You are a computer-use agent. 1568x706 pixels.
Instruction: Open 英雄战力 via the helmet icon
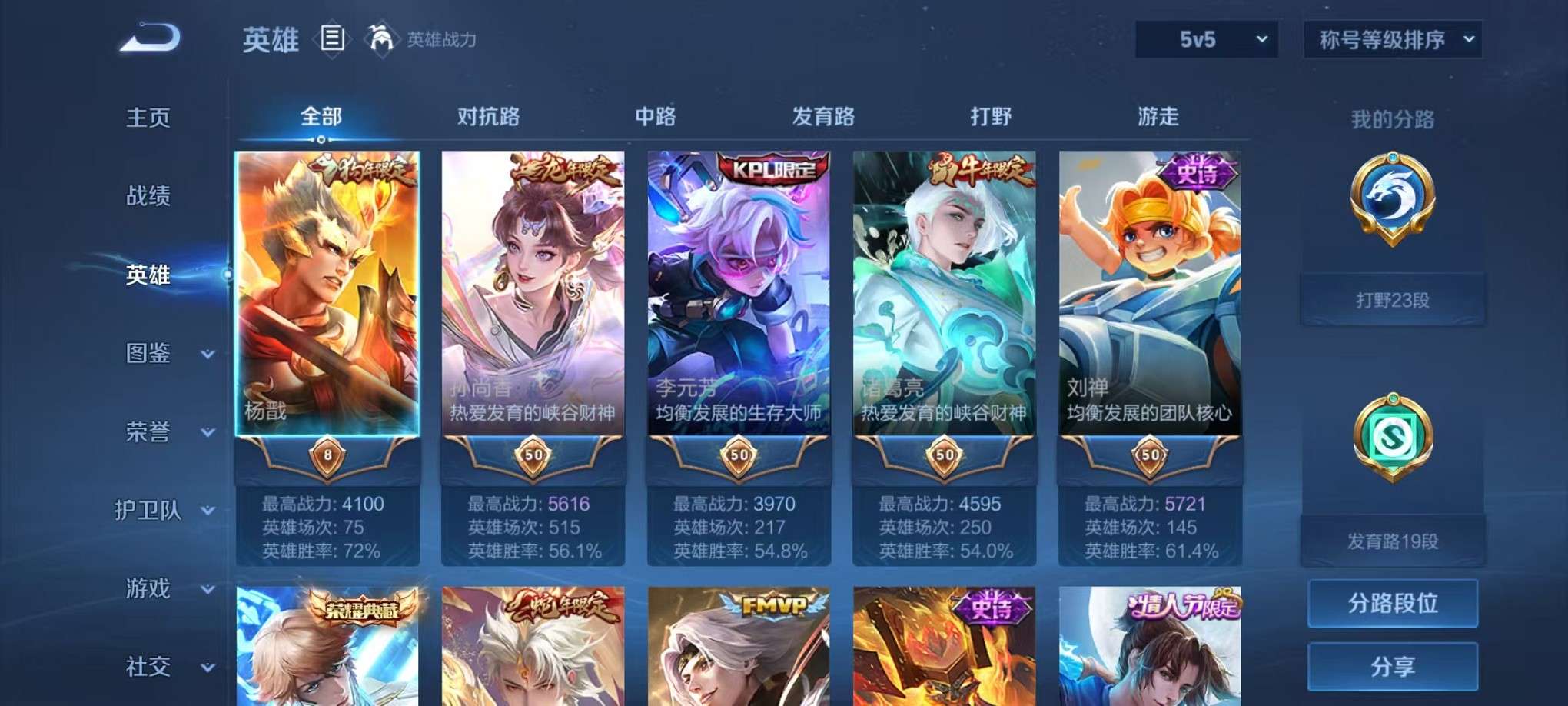point(382,37)
